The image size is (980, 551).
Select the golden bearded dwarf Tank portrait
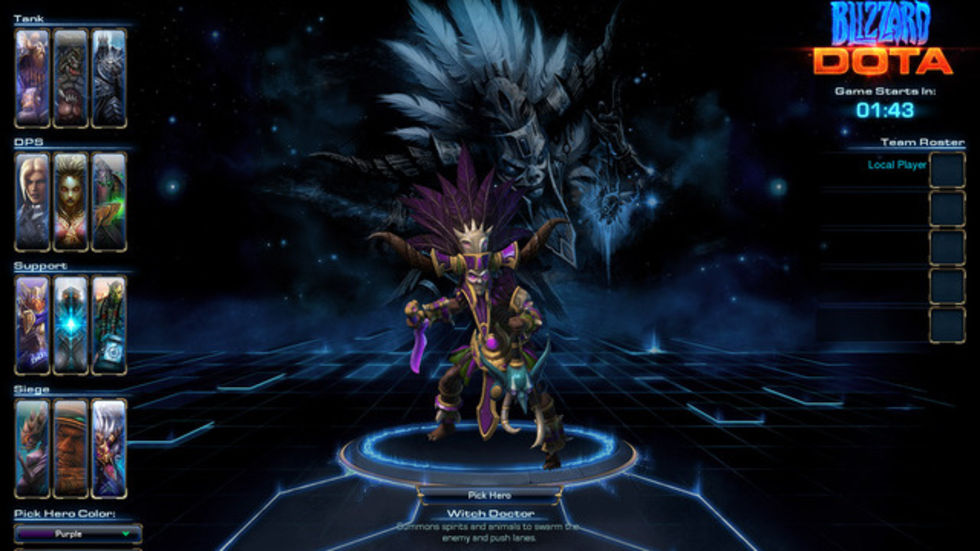pos(32,78)
